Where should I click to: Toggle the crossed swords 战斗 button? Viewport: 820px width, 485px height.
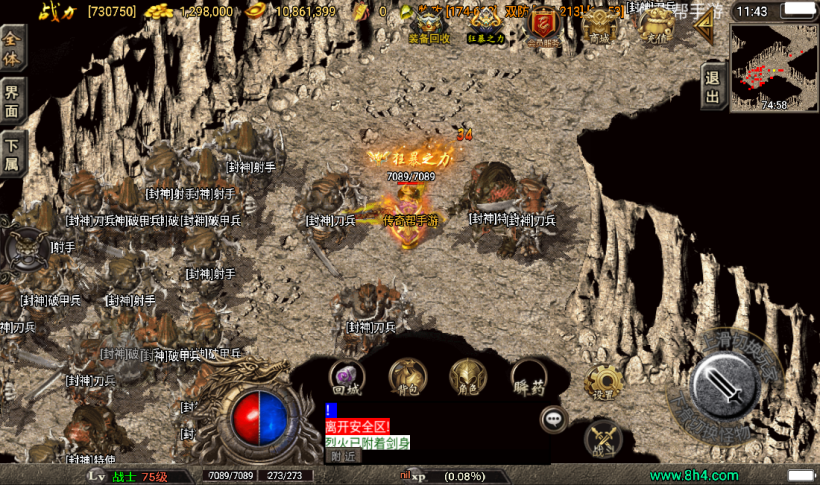[603, 438]
